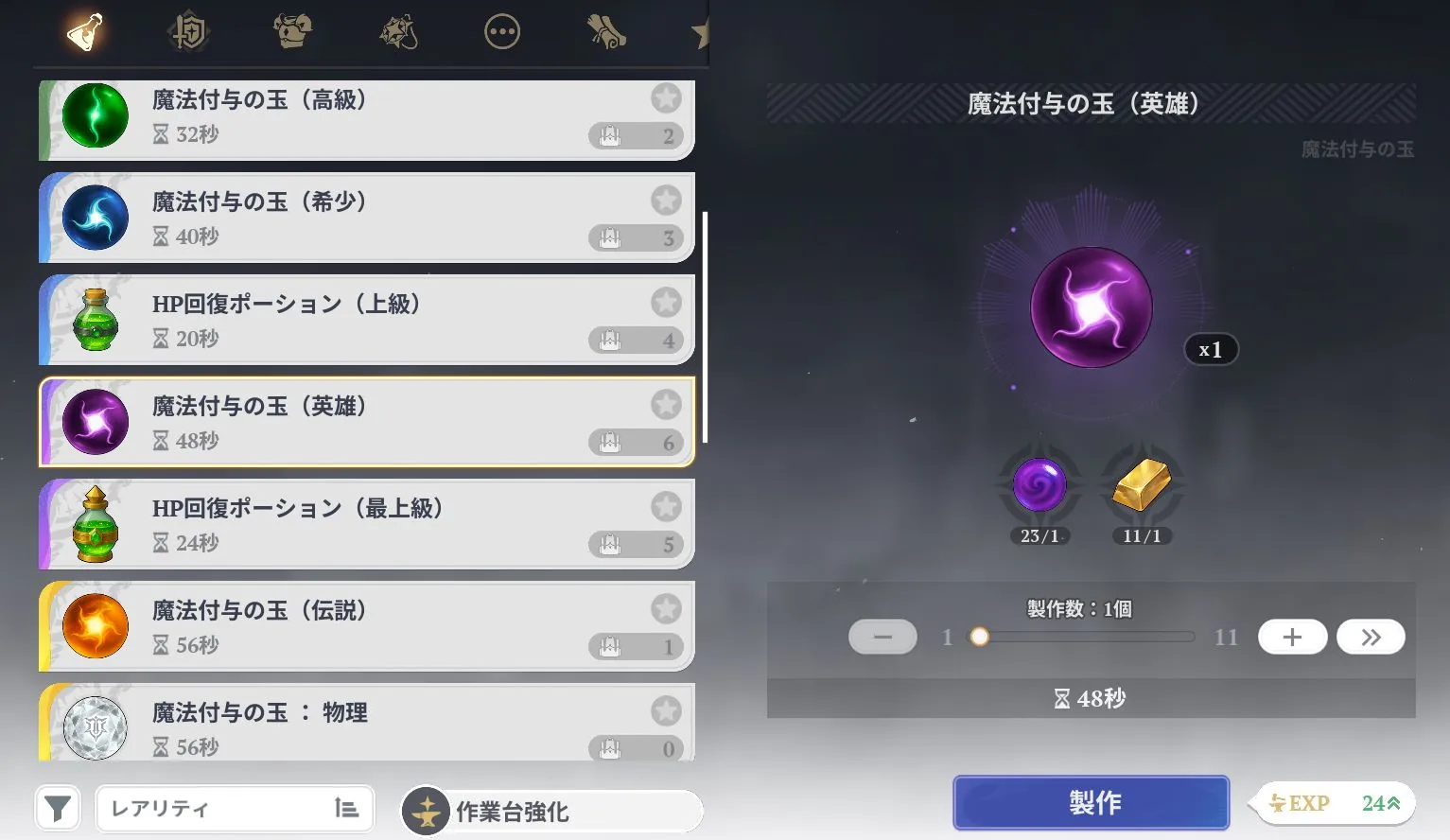This screenshot has width=1450, height=840.
Task: Open the レアリティ sort dropdown
Action: point(218,808)
